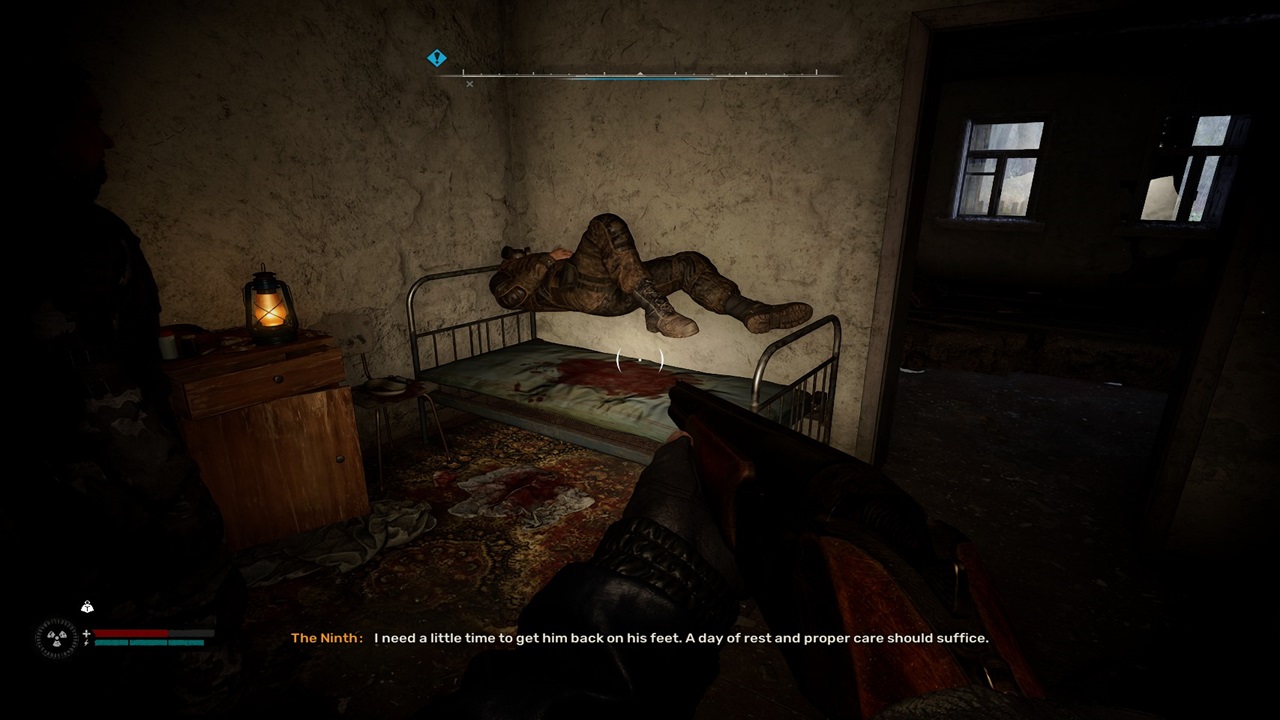Viewport: 1280px width, 720px height.
Task: Click the teal stamina bar
Action: (150, 643)
